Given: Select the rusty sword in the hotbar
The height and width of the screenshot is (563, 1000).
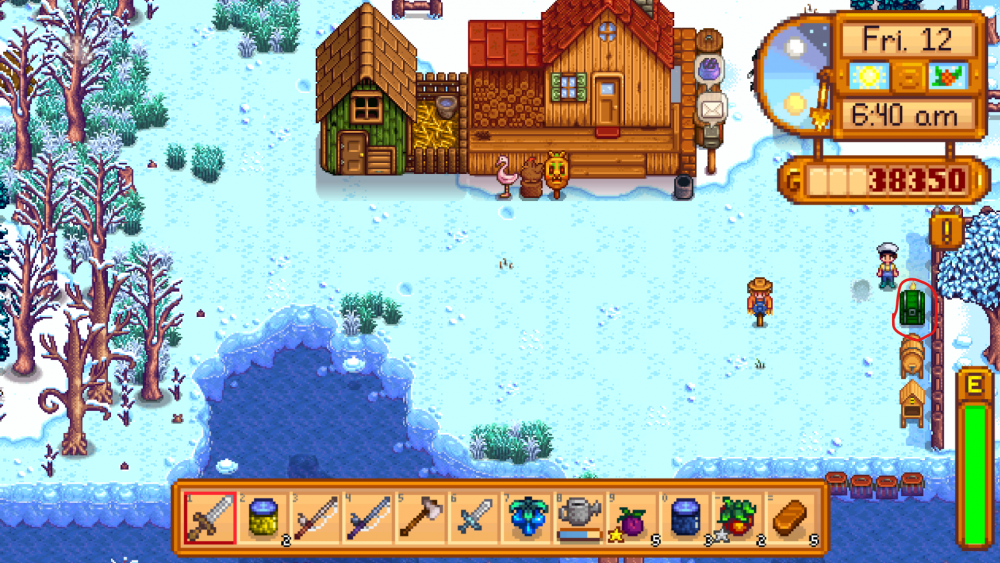Looking at the screenshot, I should (210, 518).
